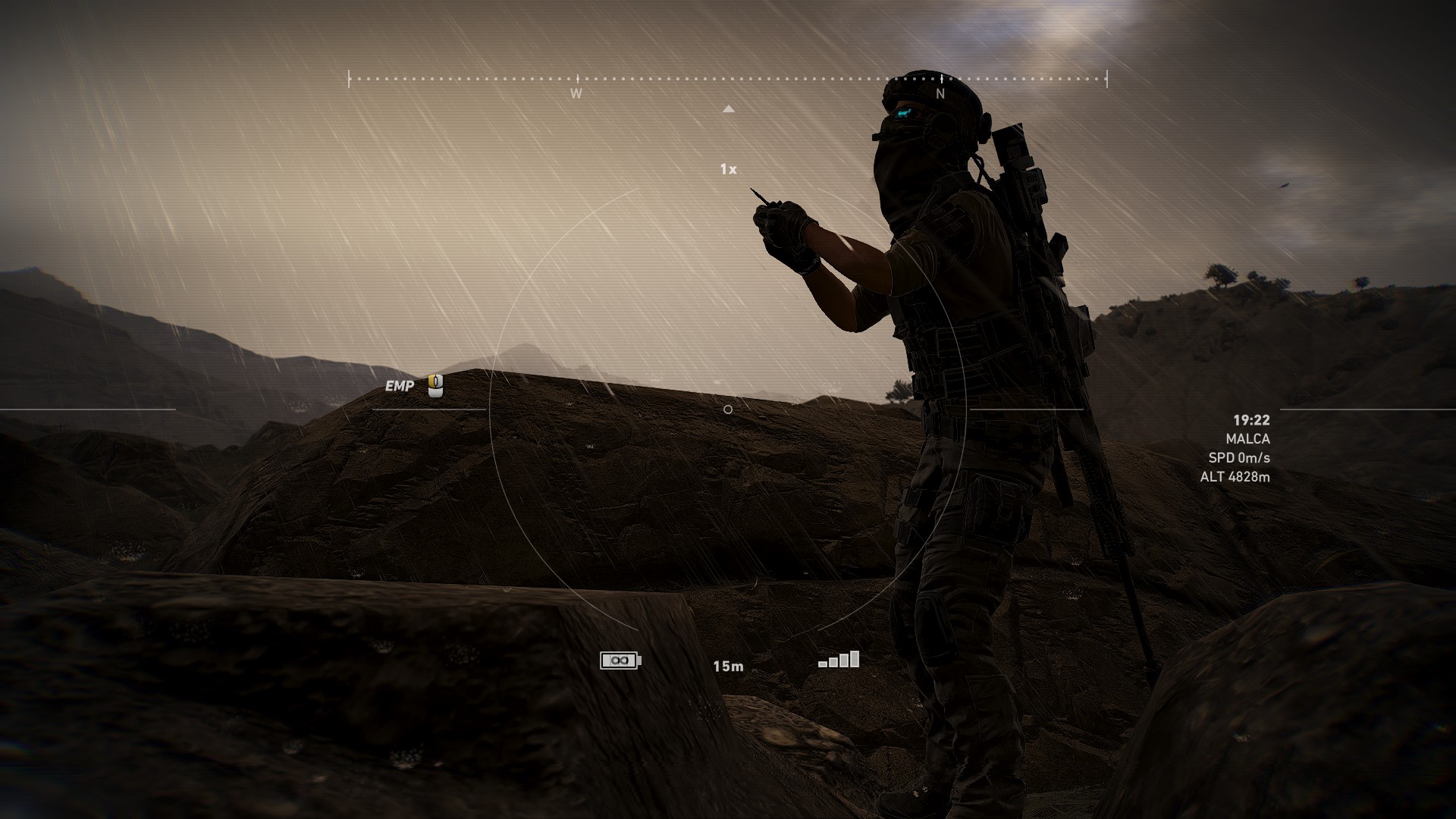Select the signal strength bars icon
This screenshot has width=1456, height=819.
point(839,658)
